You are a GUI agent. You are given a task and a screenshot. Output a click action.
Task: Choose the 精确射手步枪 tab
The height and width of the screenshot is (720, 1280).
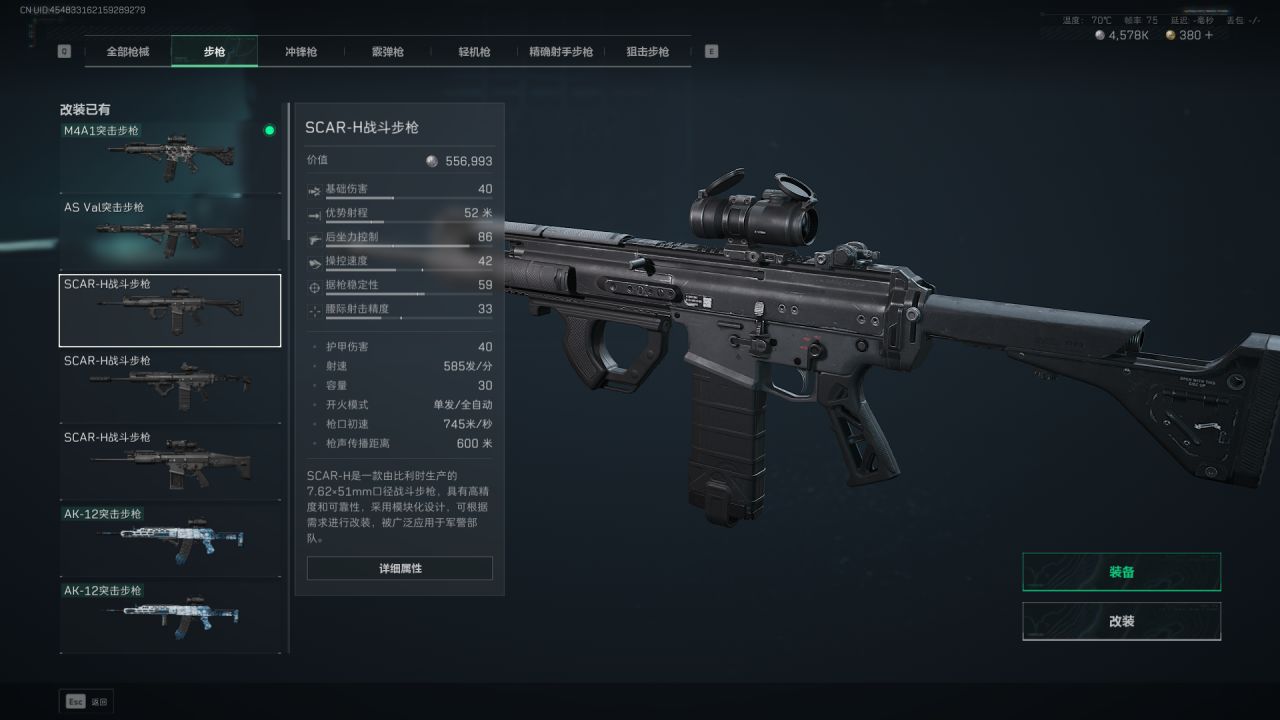(x=561, y=52)
